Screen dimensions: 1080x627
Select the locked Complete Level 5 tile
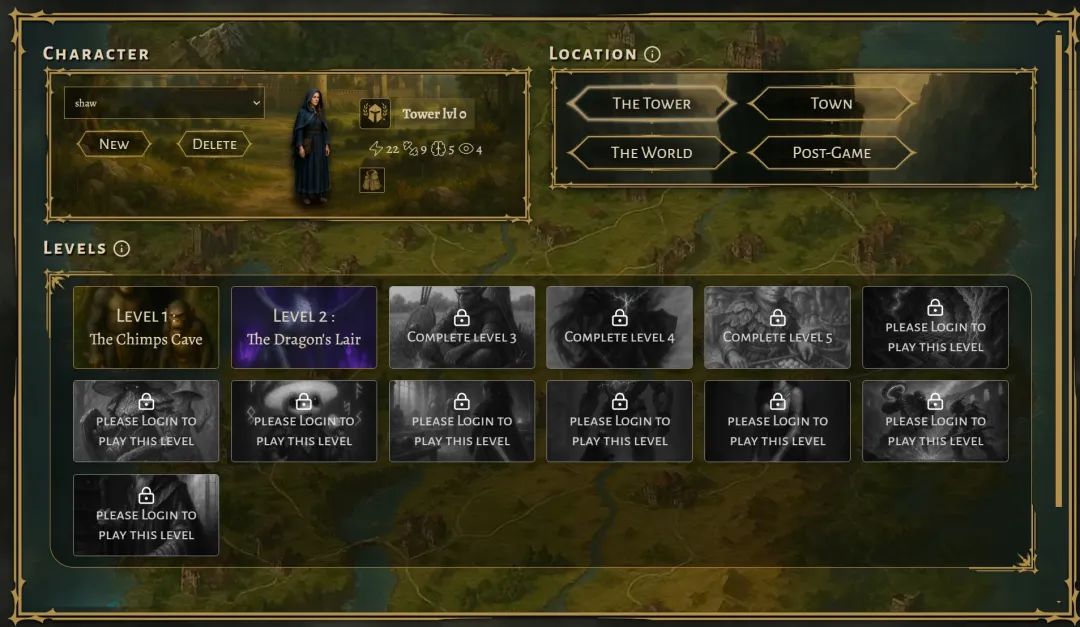(x=777, y=327)
